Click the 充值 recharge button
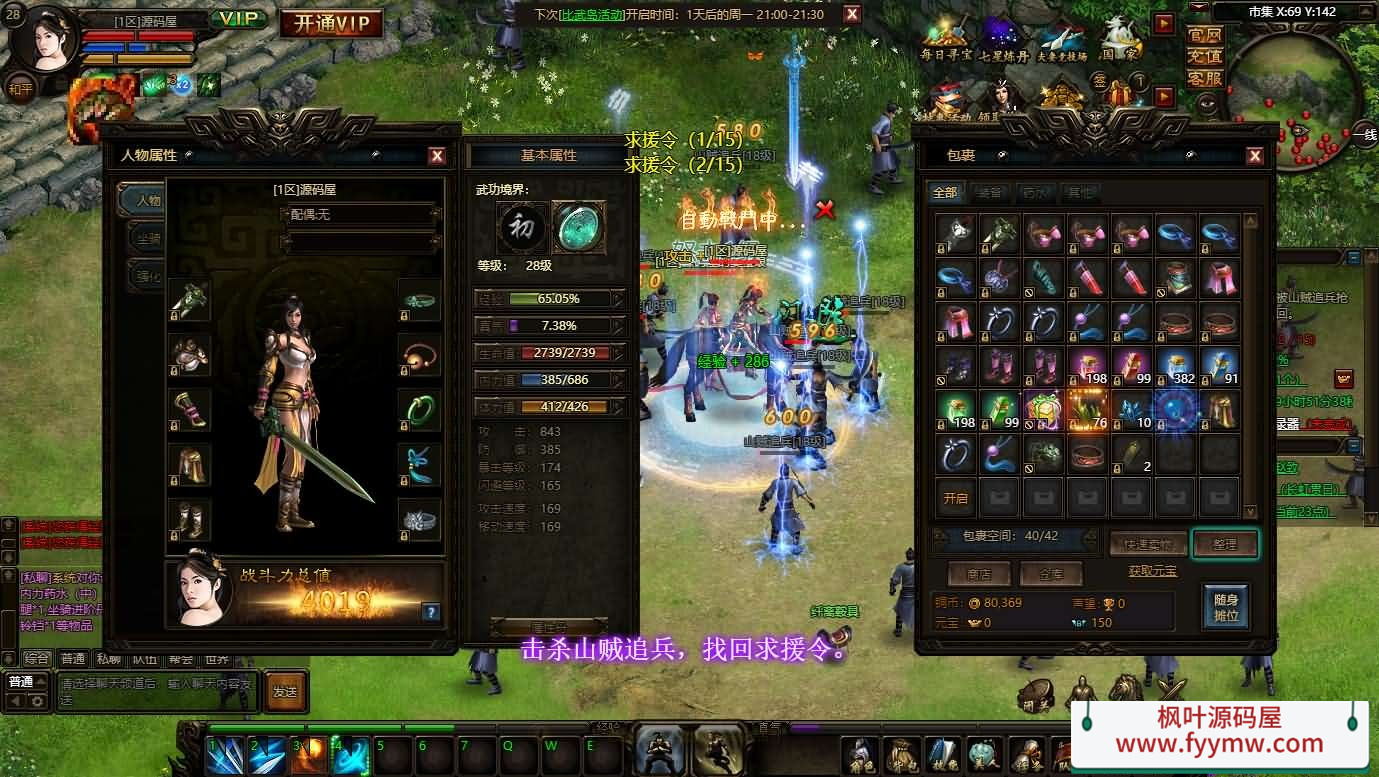Image resolution: width=1379 pixels, height=777 pixels. pyautogui.click(x=1205, y=56)
